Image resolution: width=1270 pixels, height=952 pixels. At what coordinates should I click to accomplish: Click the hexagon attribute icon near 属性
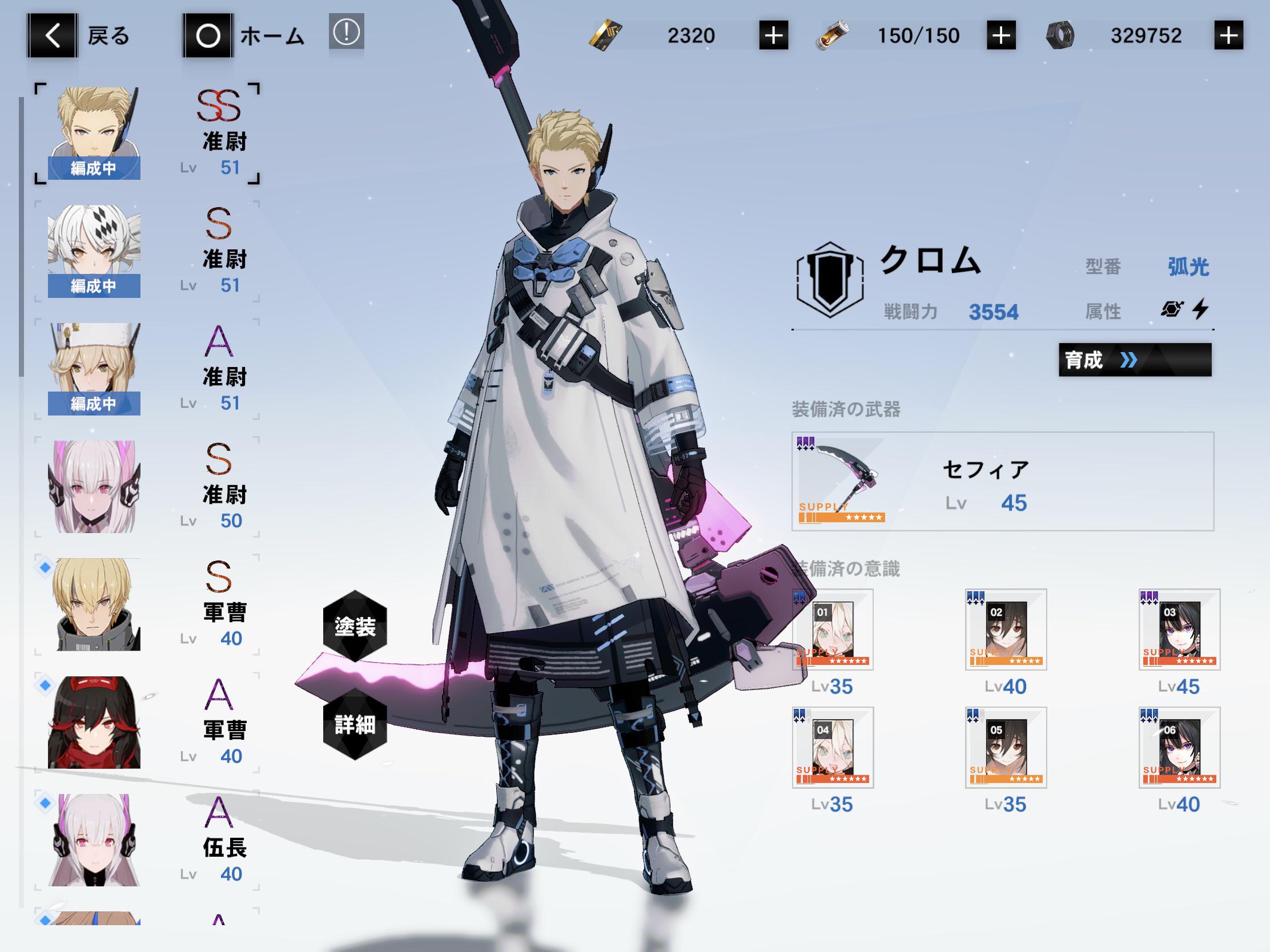[x=1171, y=310]
